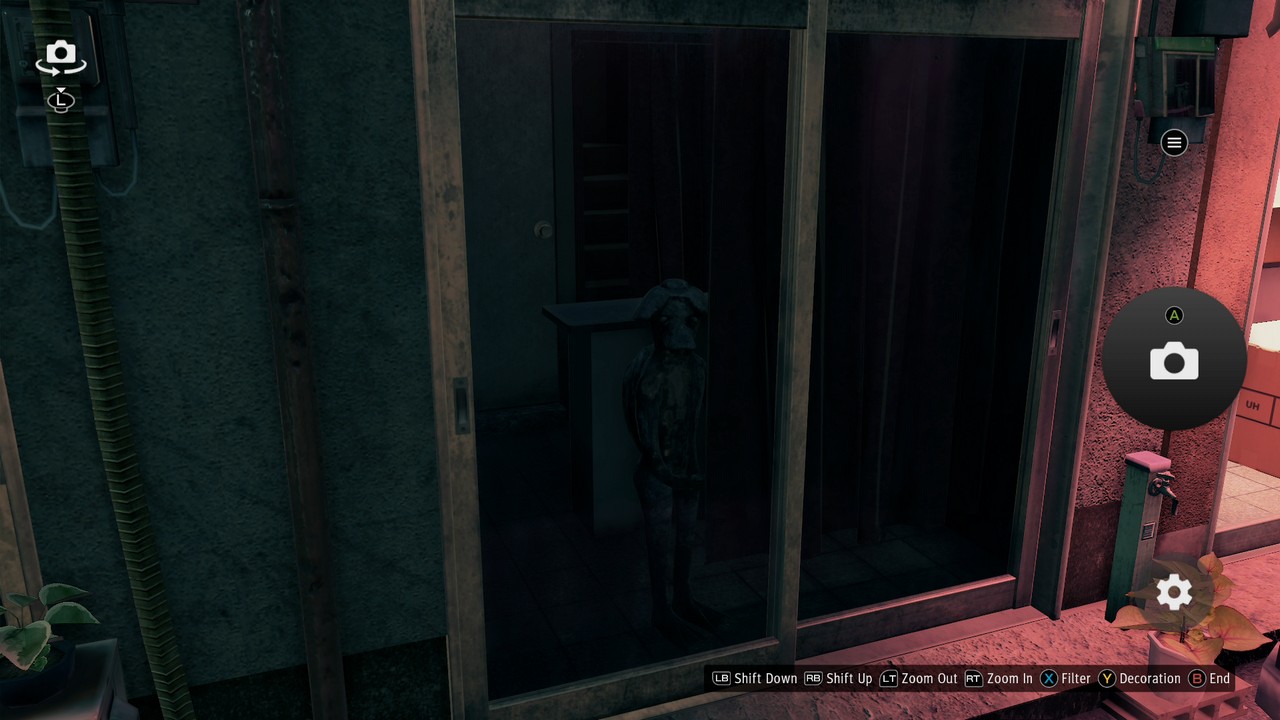1280x720 pixels.
Task: Click the LB button prompt icon
Action: (x=719, y=678)
